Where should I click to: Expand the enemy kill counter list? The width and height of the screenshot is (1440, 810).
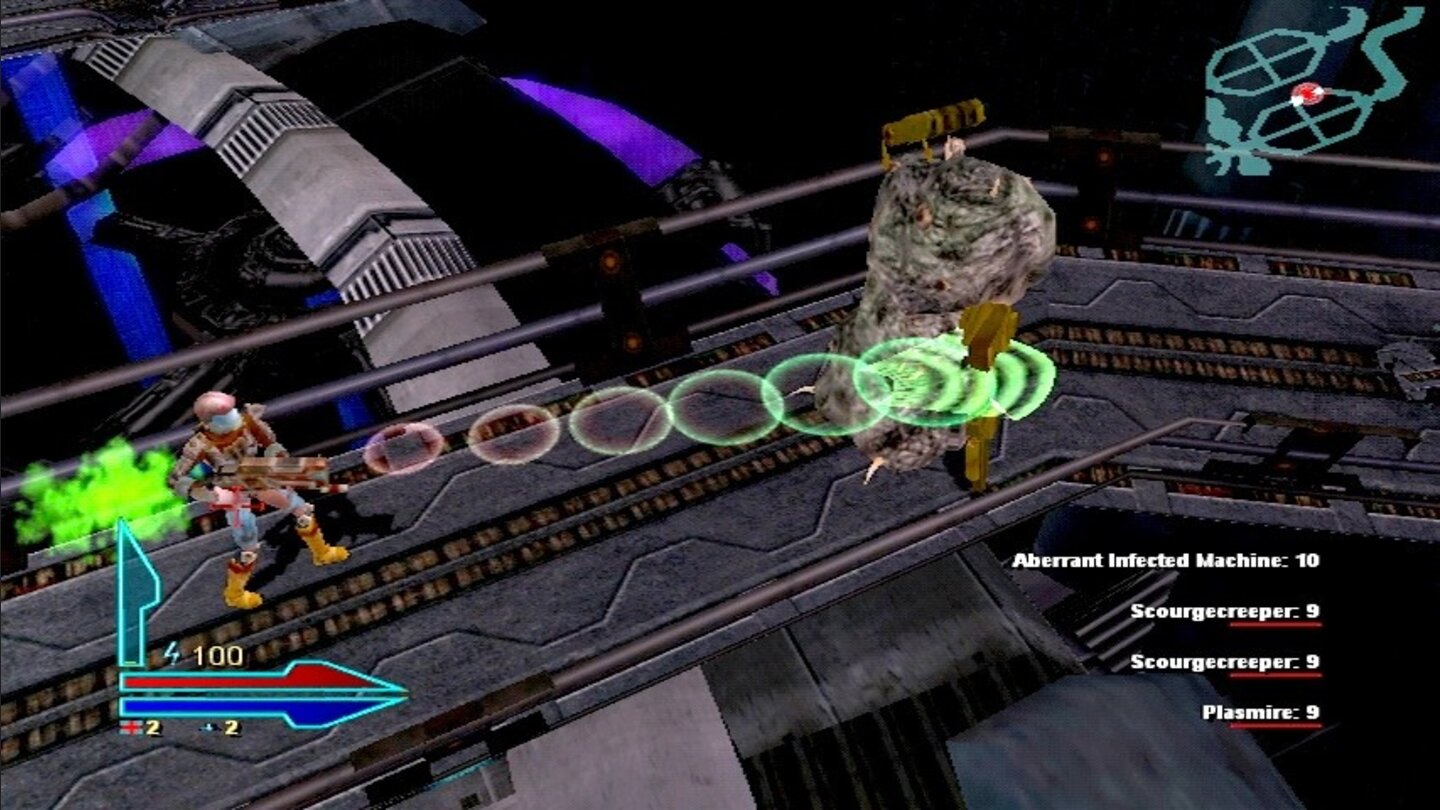[1200, 638]
